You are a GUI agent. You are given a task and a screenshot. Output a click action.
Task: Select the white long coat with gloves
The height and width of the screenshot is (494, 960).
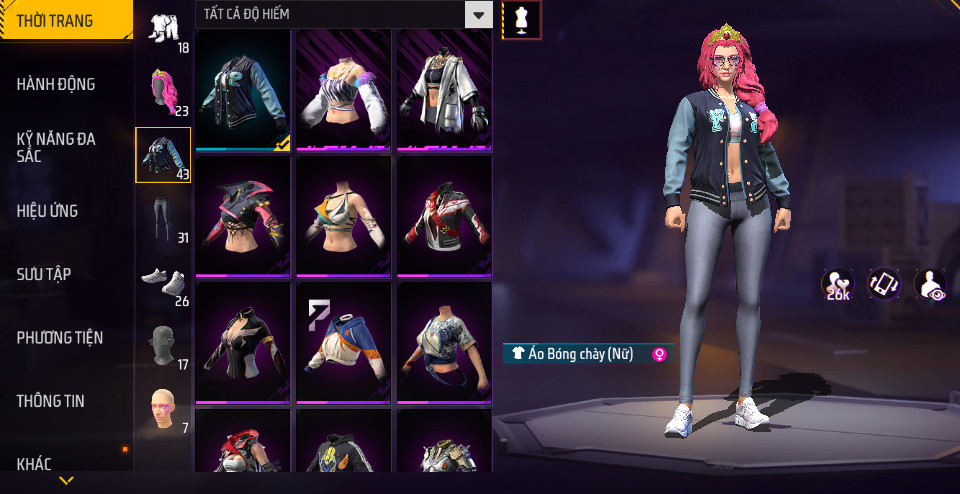pyautogui.click(x=444, y=91)
